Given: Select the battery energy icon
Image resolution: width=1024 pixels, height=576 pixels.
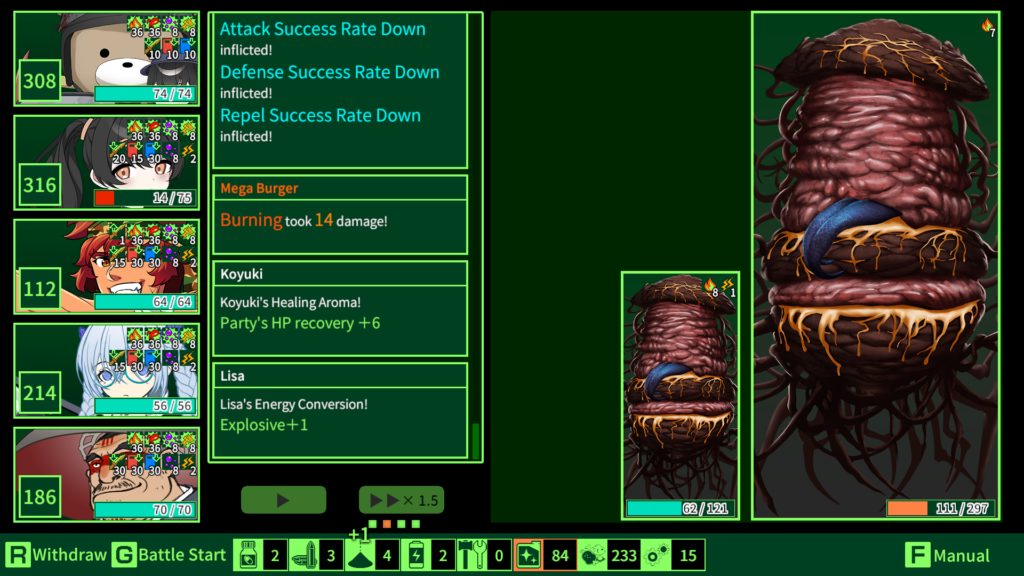Looking at the screenshot, I should [x=416, y=555].
